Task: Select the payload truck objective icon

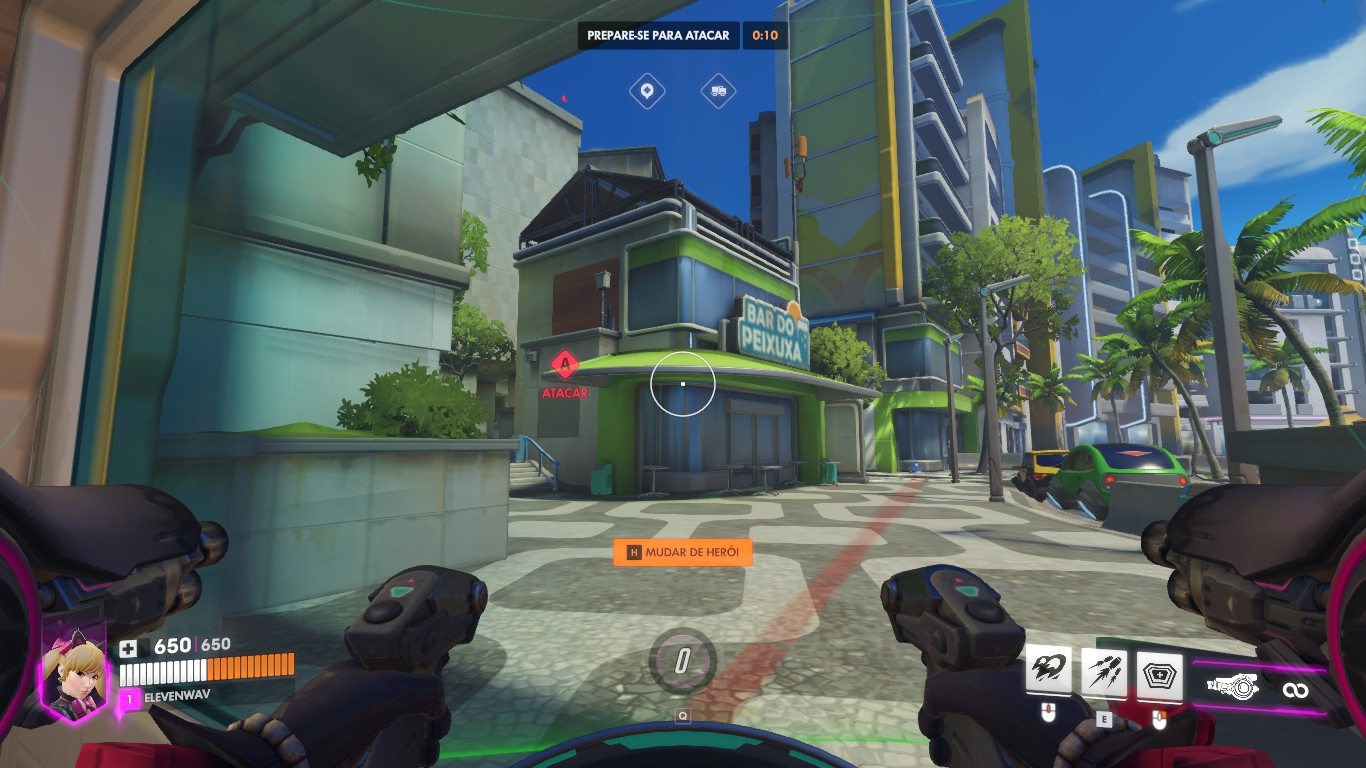Action: (718, 92)
